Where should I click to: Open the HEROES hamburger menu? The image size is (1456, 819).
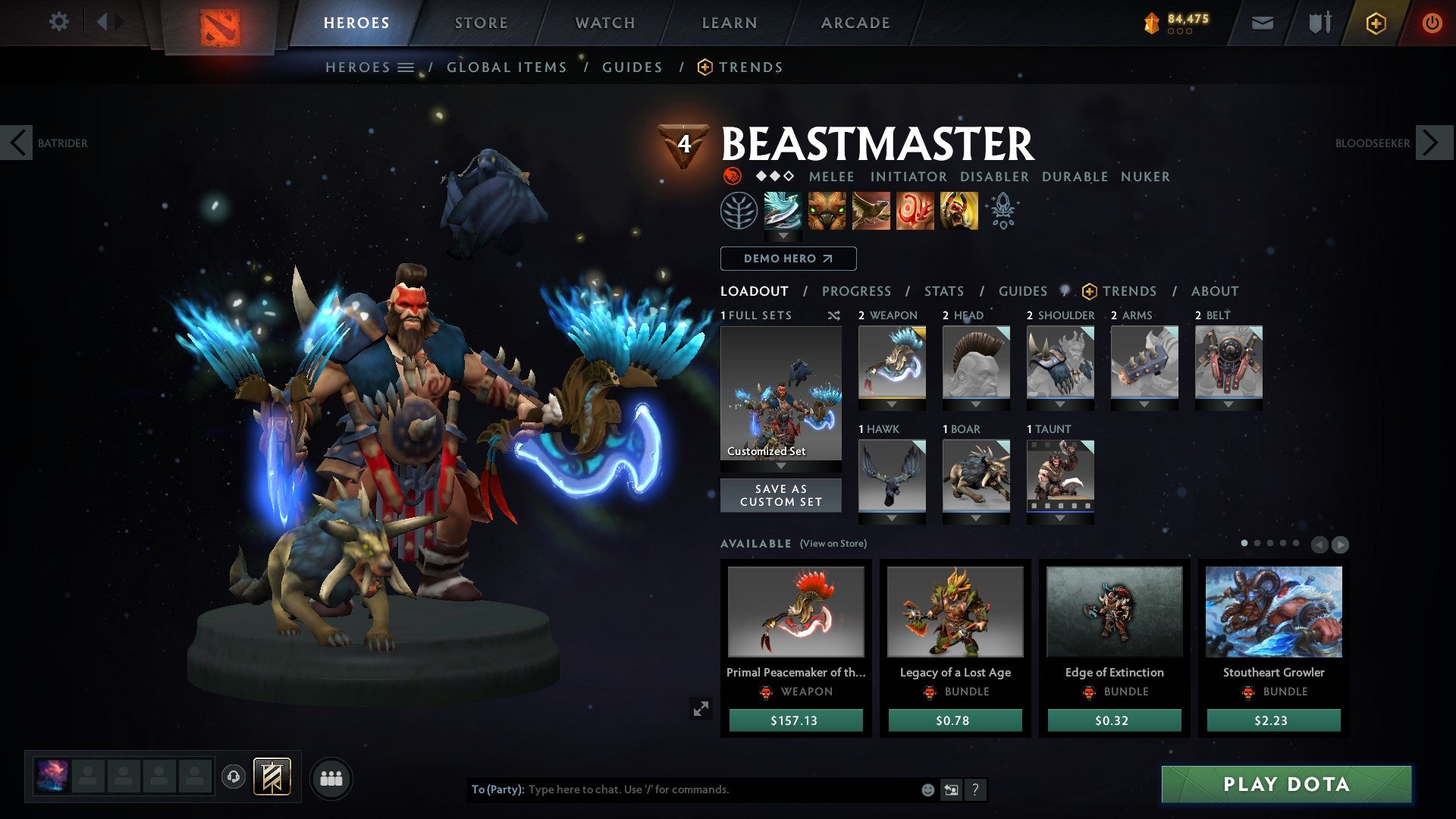pos(407,67)
